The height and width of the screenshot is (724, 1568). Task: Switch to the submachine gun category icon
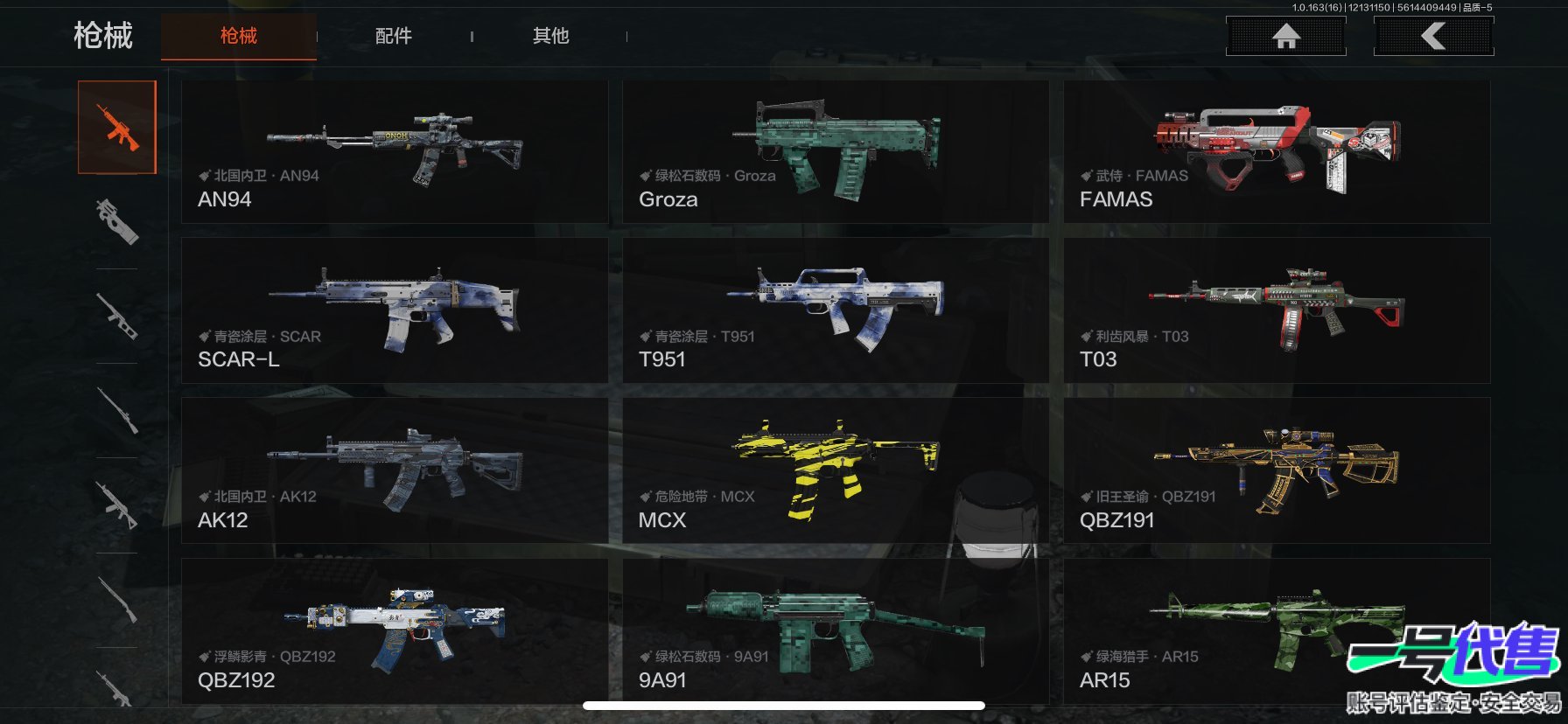pyautogui.click(x=117, y=221)
